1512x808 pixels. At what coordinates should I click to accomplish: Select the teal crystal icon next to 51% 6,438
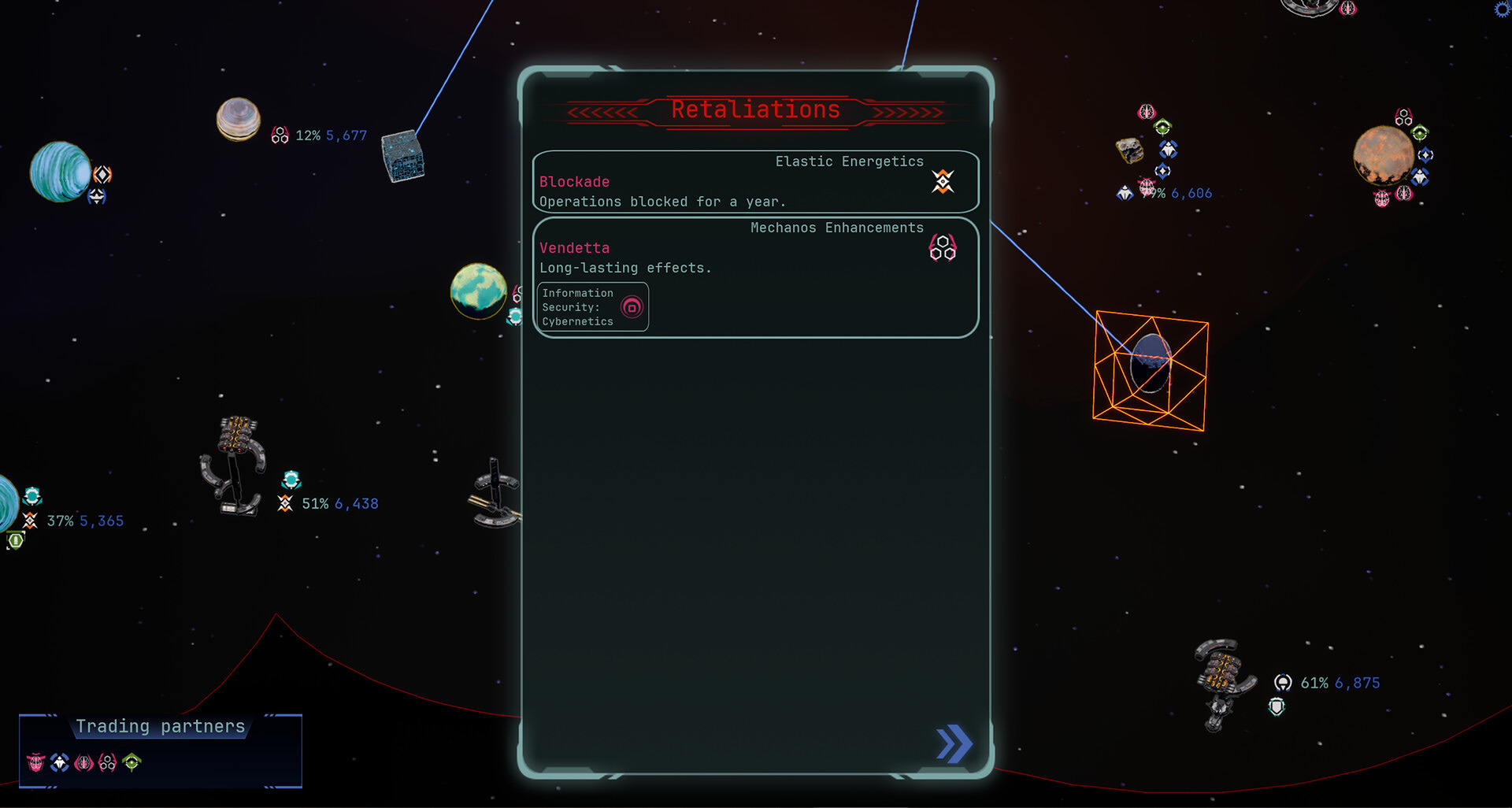click(291, 477)
